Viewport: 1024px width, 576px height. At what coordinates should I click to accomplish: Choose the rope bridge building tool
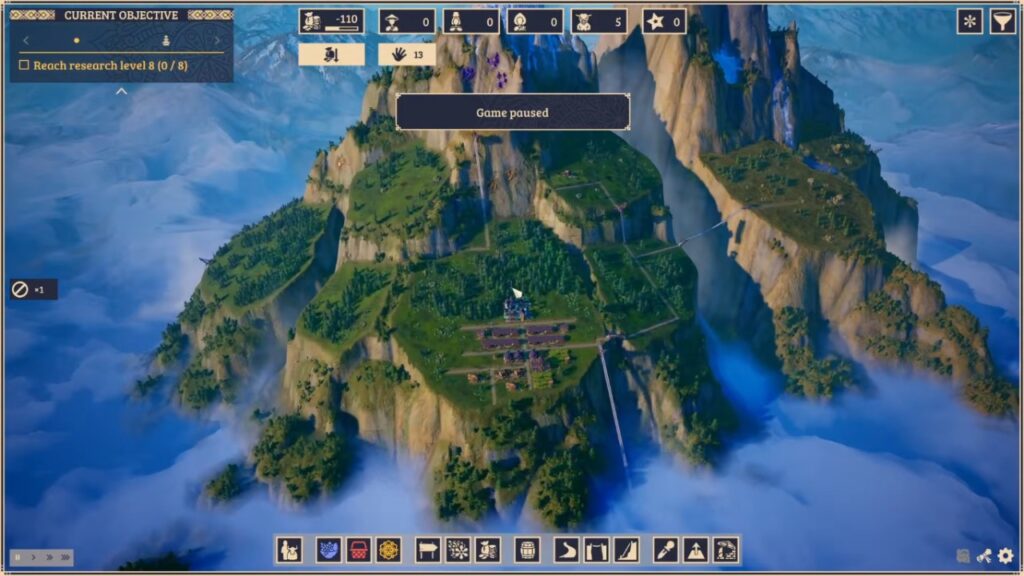pyautogui.click(x=596, y=549)
